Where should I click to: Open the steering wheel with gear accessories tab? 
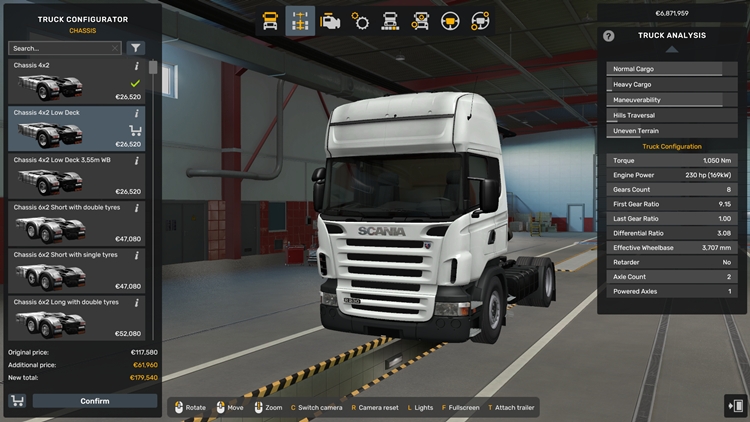(480, 20)
